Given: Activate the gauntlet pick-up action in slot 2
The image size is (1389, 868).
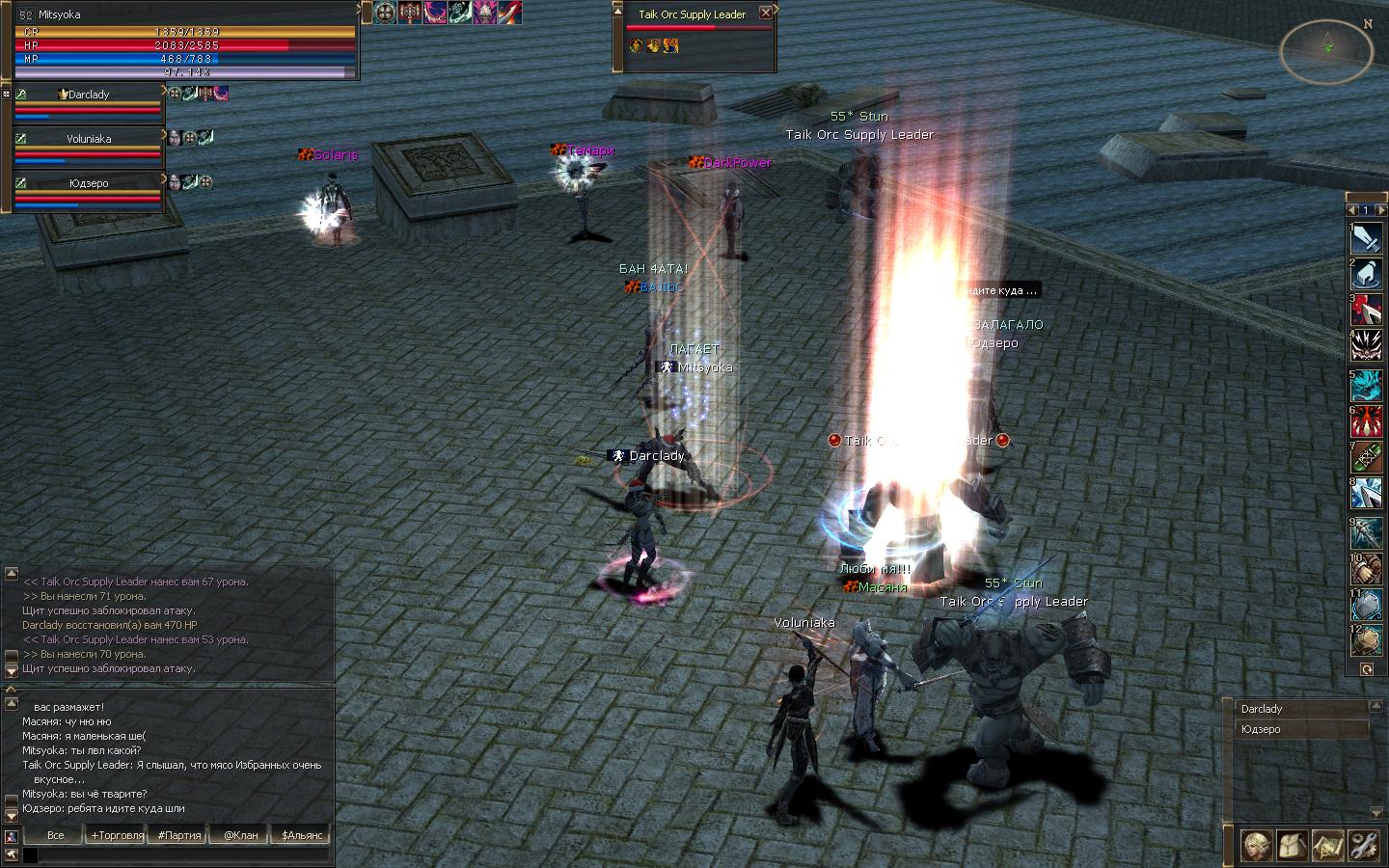Looking at the screenshot, I should coord(1366,274).
